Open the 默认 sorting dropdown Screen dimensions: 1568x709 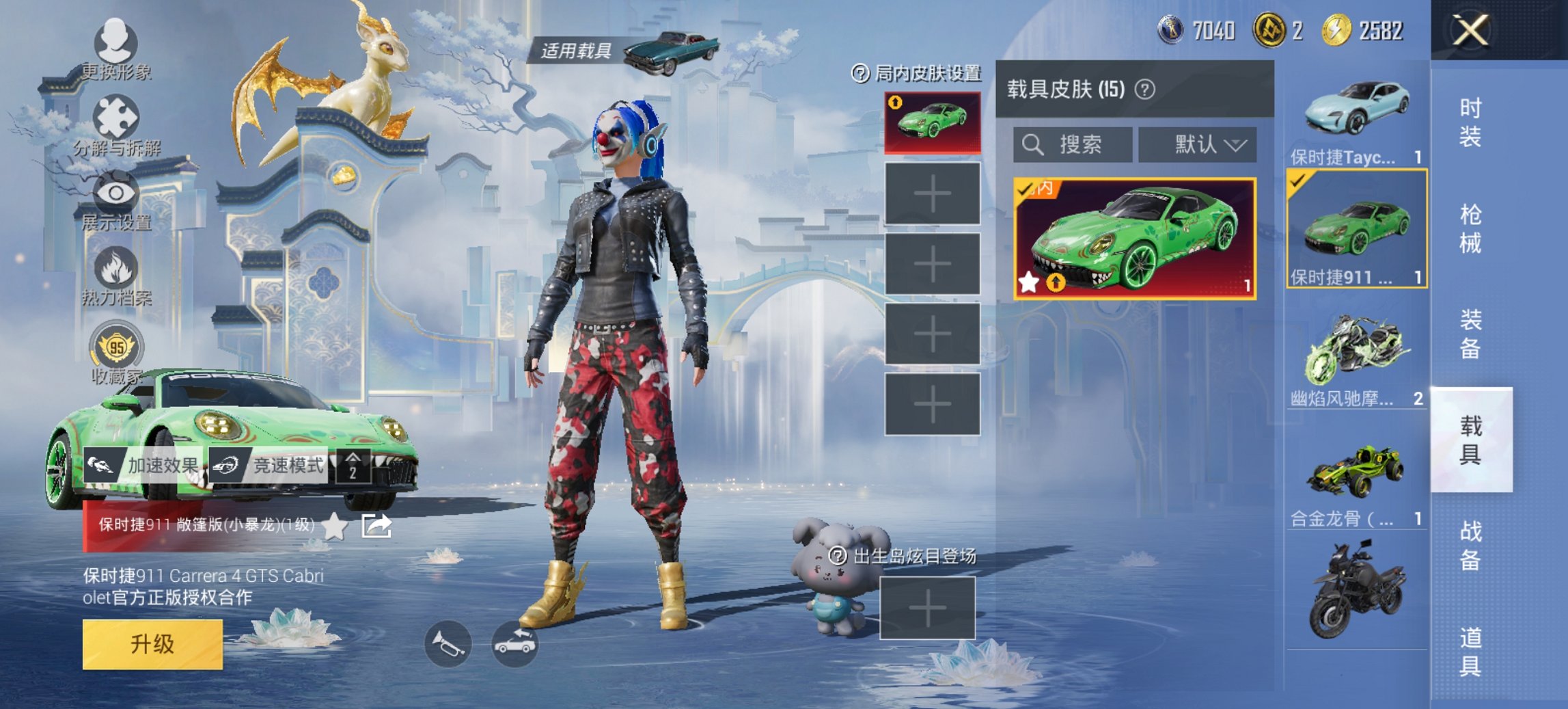(x=1199, y=146)
